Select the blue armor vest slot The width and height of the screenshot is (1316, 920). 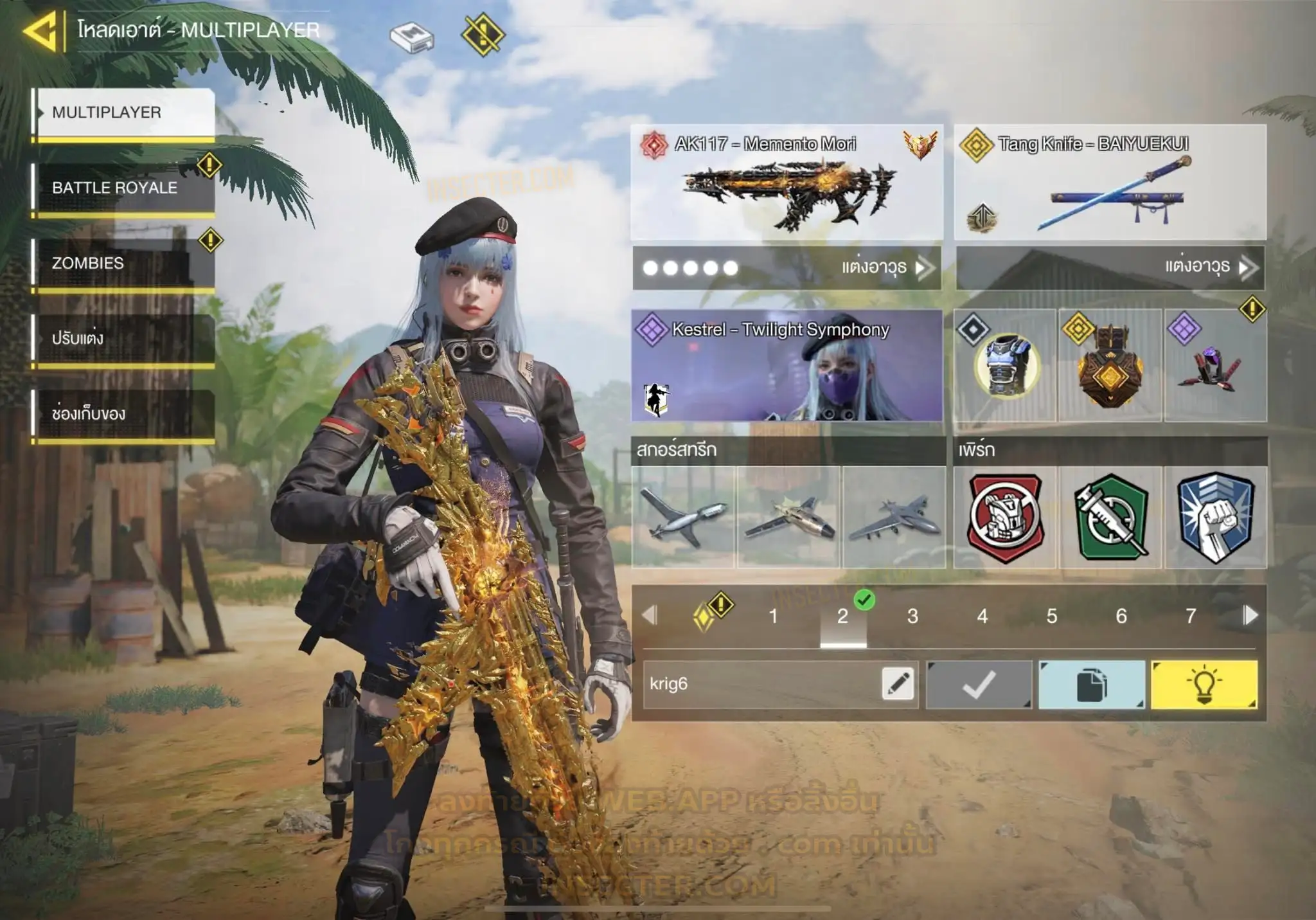click(1005, 366)
